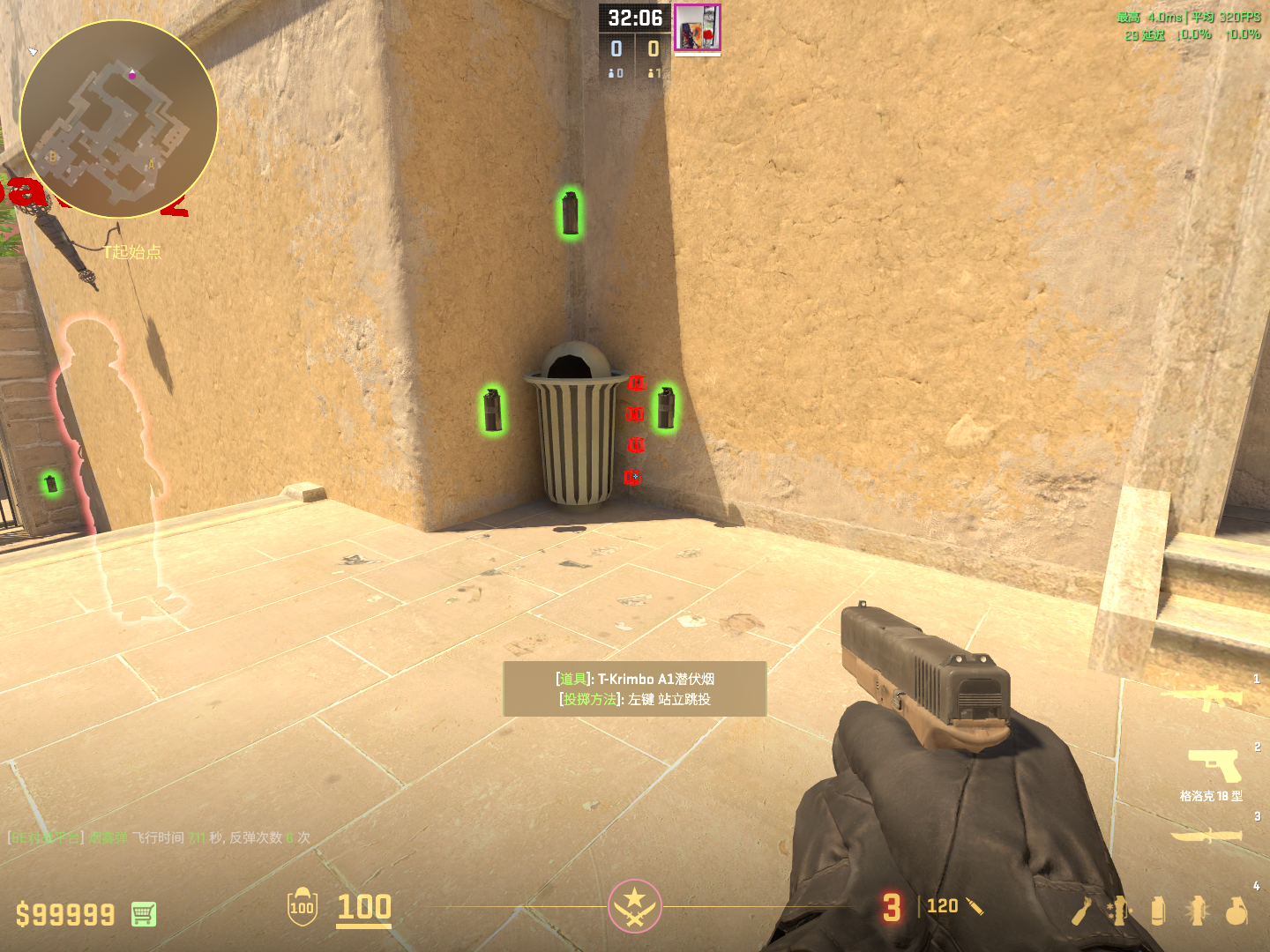Viewport: 1270px width, 952px height.
Task: Choose the knife in slot 3
Action: [x=1206, y=835]
